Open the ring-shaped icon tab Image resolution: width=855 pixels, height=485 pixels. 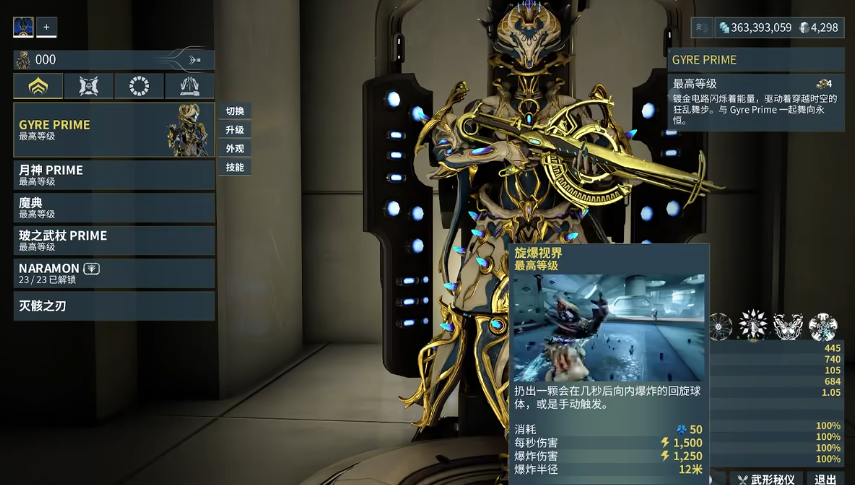[x=139, y=86]
